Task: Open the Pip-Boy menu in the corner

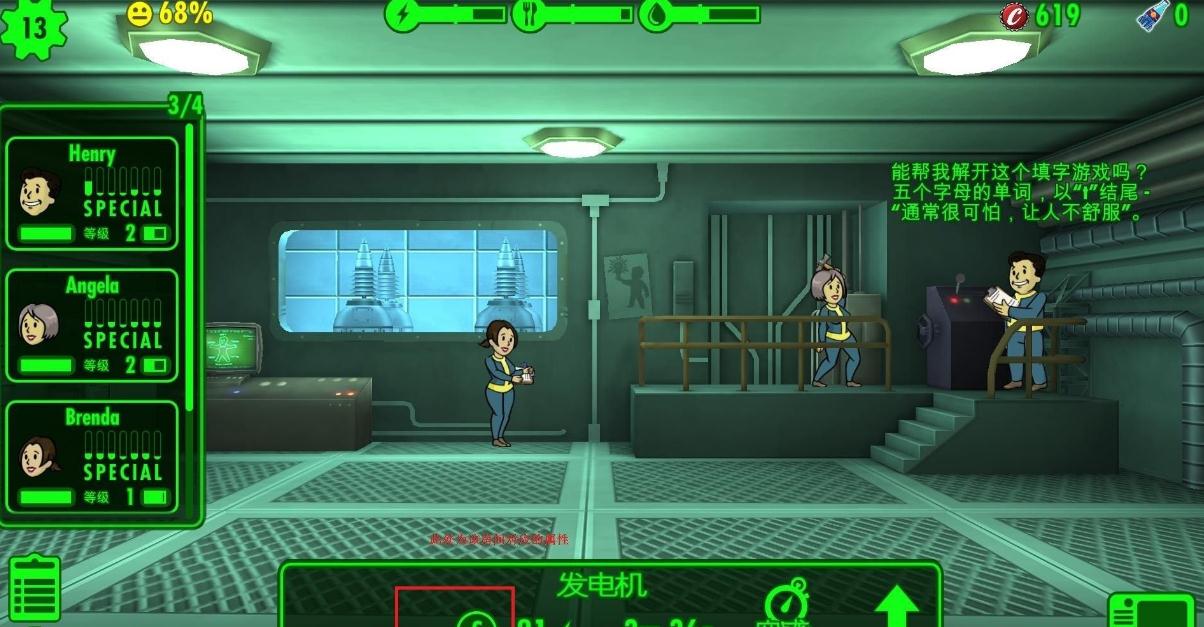Action: (x=1155, y=610)
